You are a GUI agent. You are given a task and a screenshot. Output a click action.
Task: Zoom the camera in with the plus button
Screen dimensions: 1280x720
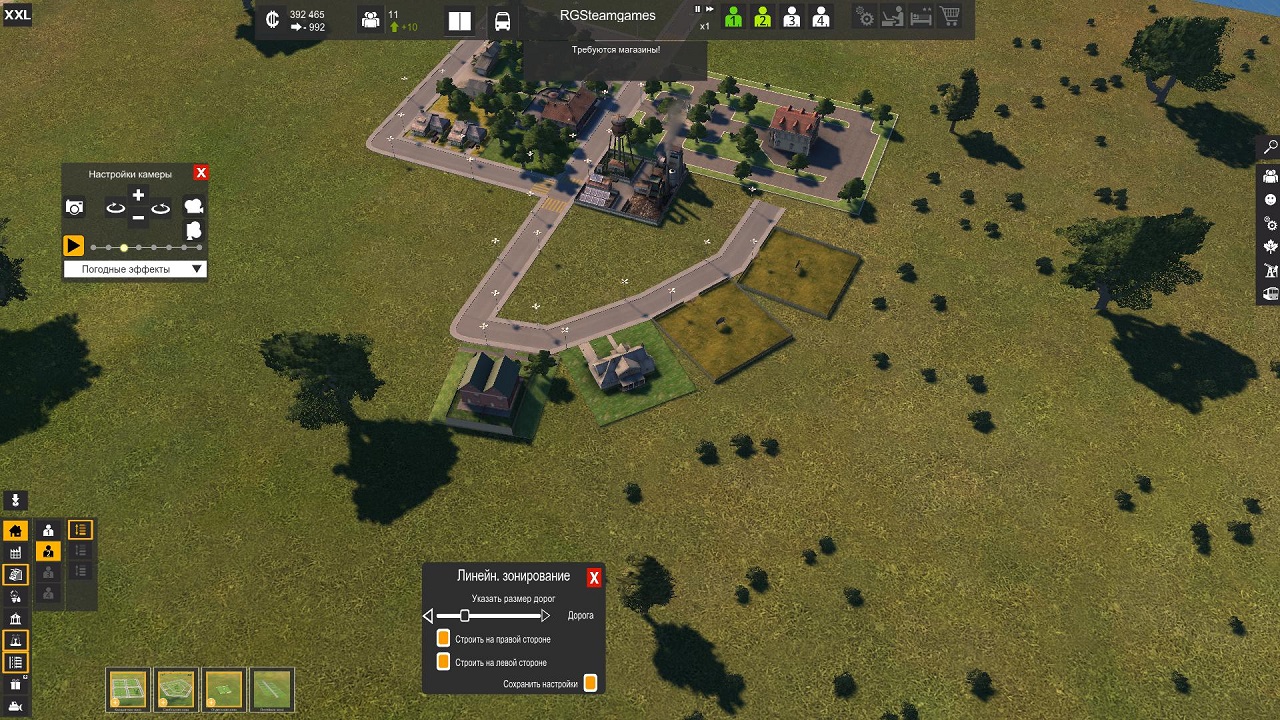click(138, 196)
